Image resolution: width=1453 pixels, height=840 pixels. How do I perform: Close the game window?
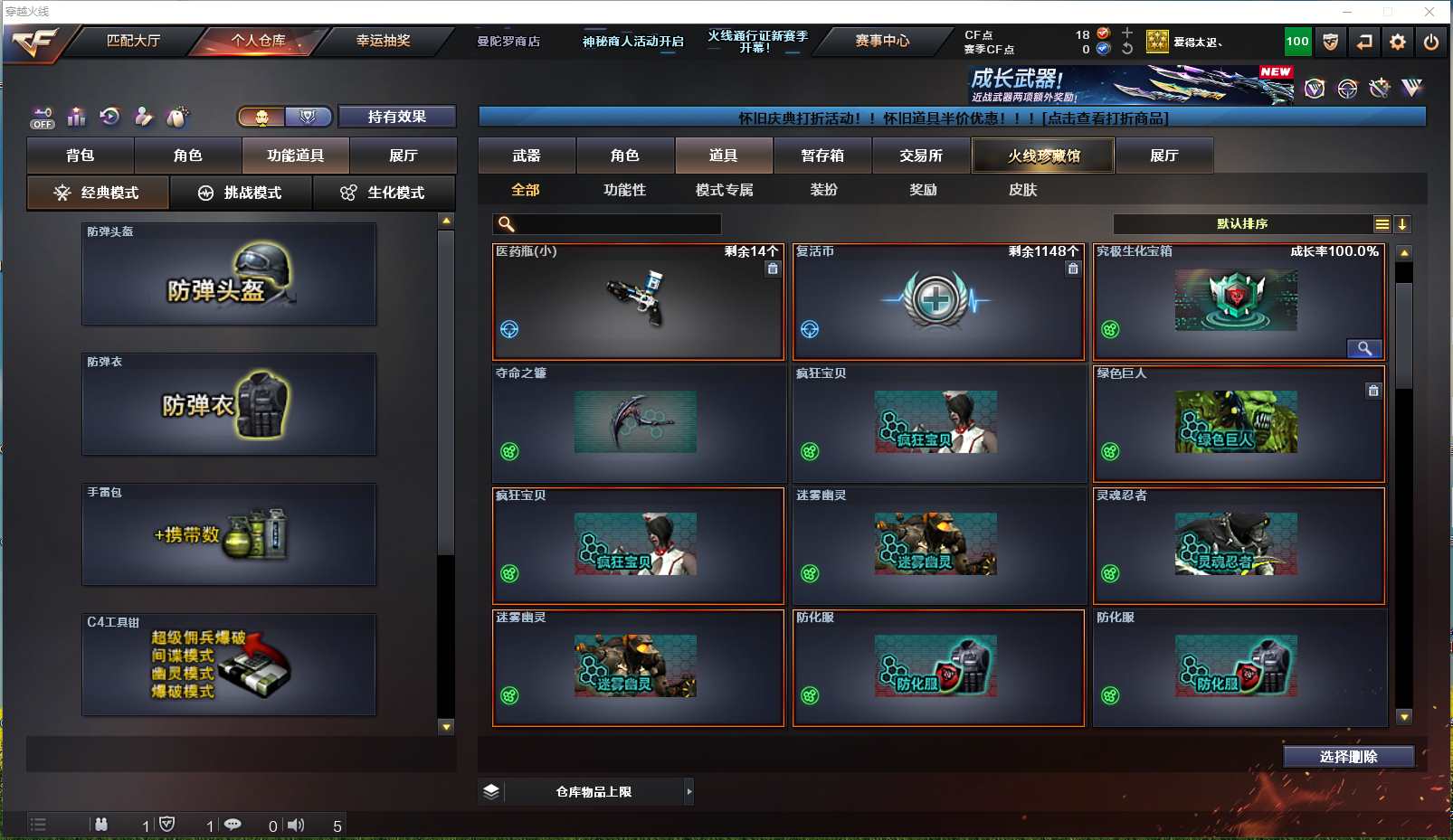(x=1429, y=12)
